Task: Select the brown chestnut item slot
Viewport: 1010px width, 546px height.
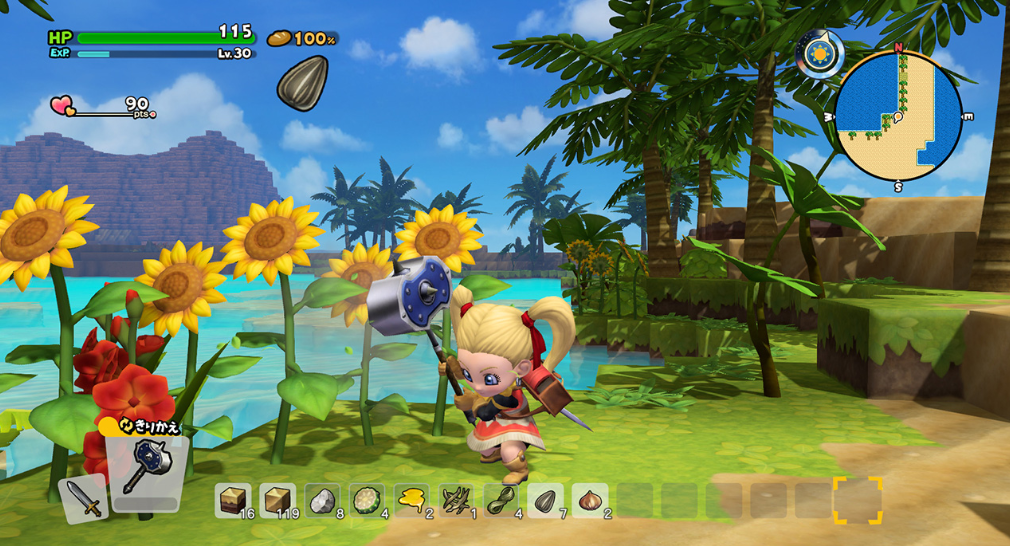Action: [x=590, y=500]
